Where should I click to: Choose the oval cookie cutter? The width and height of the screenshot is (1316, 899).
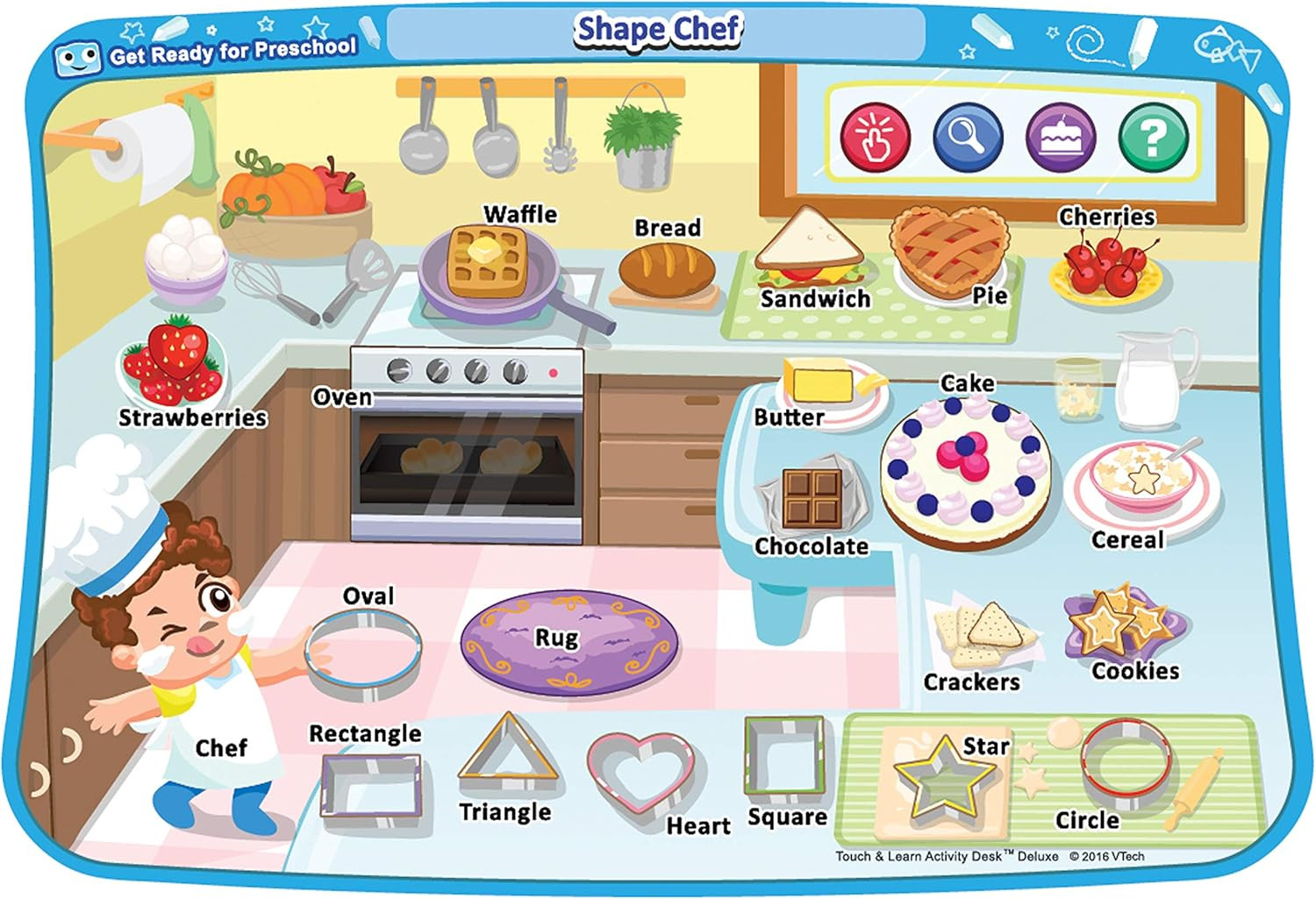pos(362,653)
